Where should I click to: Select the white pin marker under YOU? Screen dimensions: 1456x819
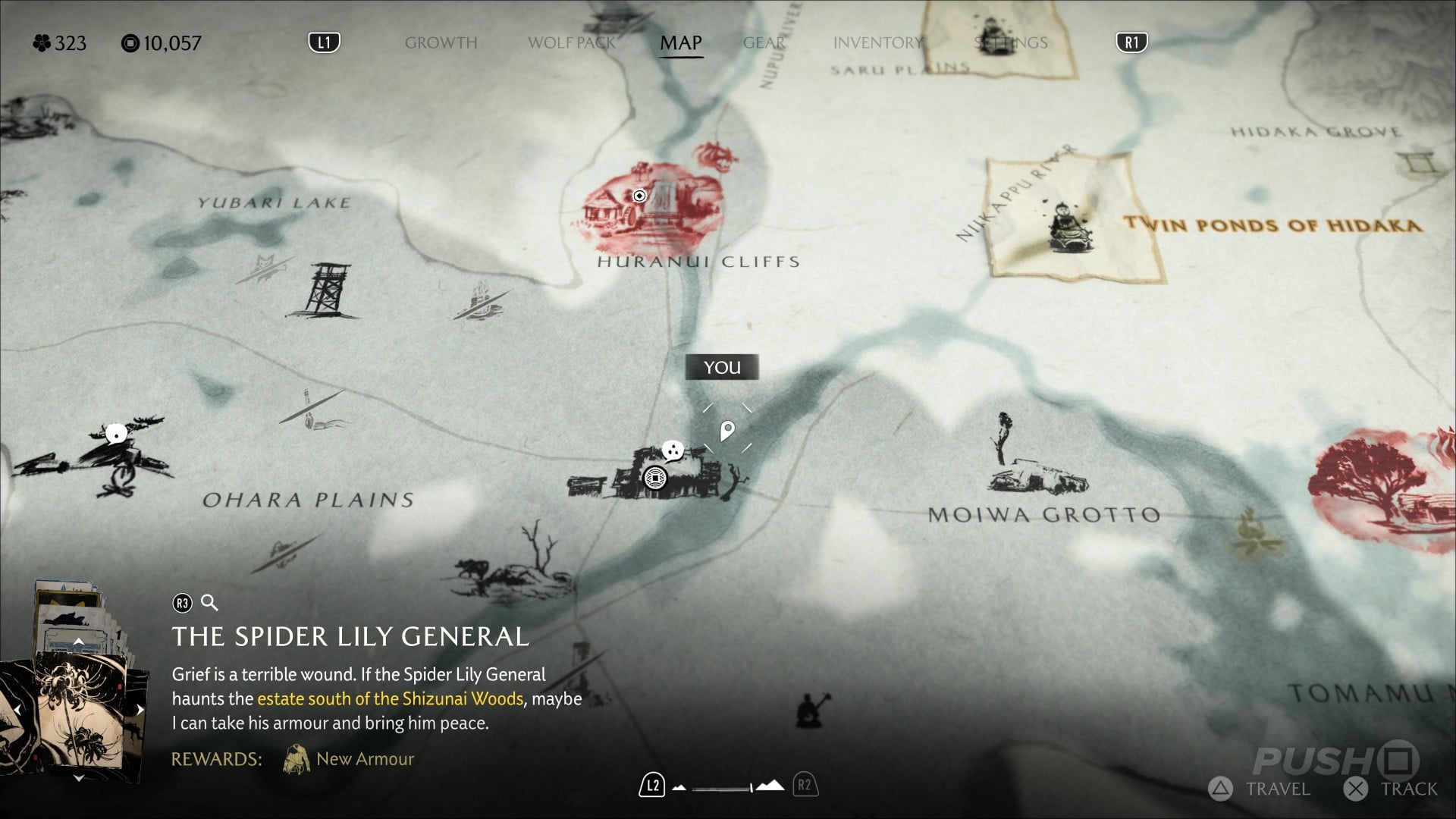[x=726, y=431]
